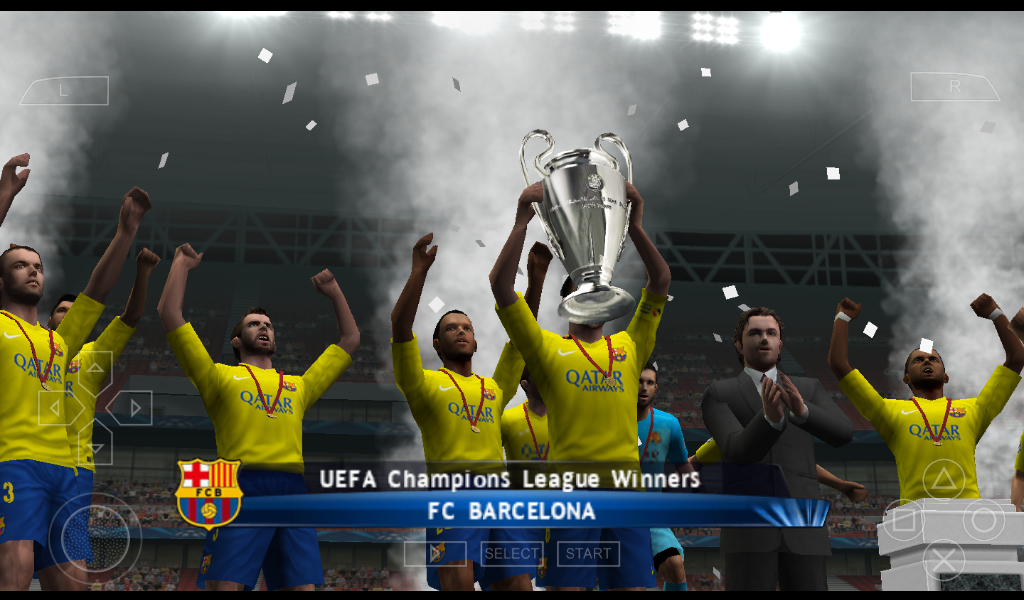Tap the cross (X) touch button

(x=943, y=560)
